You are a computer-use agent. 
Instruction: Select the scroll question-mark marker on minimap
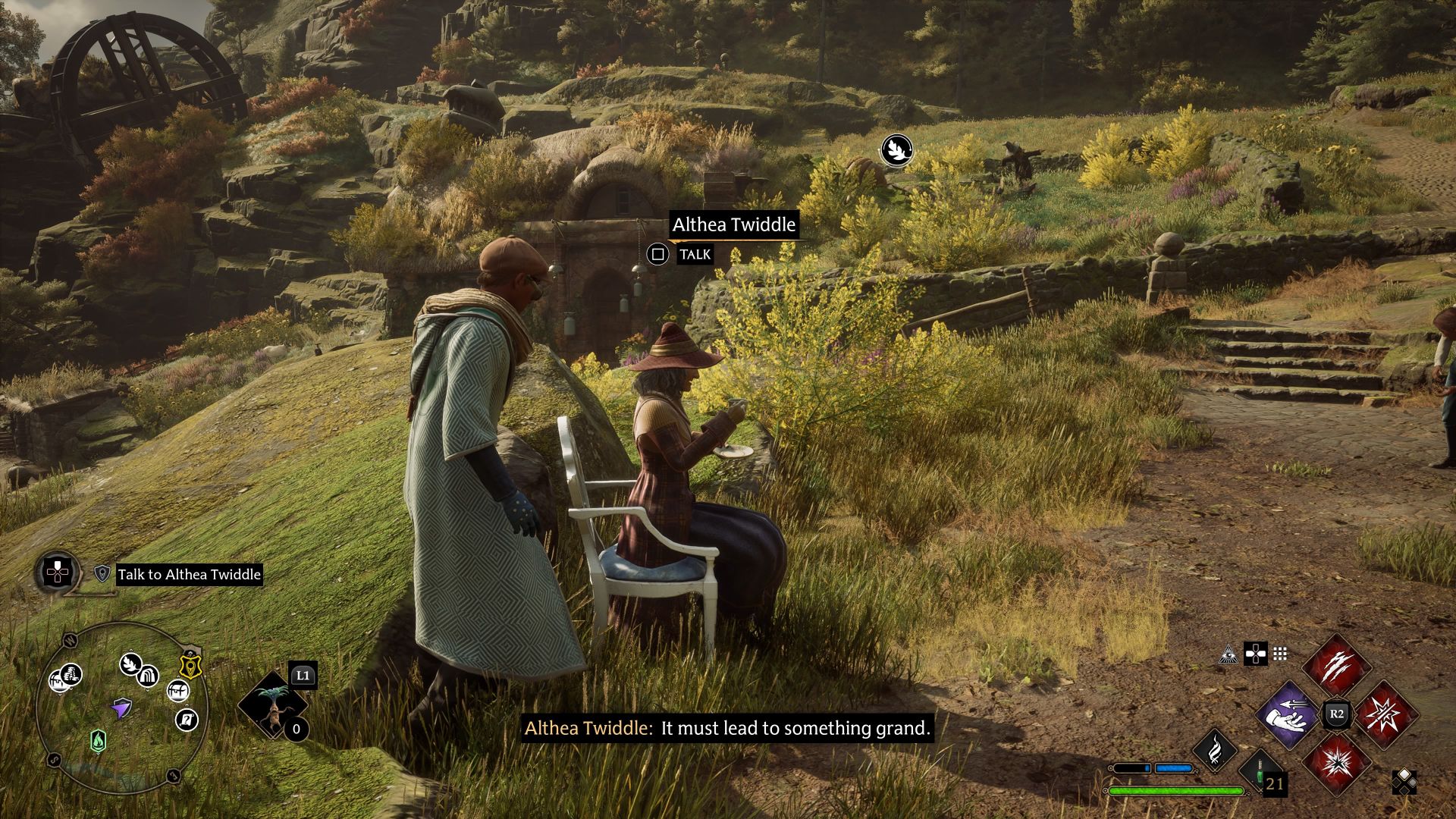point(187,719)
